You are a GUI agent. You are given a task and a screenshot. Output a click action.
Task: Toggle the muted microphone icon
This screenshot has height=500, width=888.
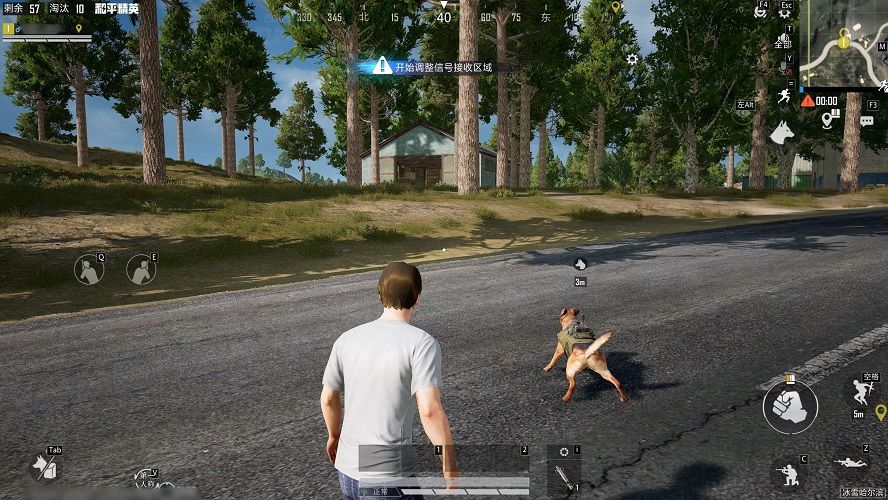pos(783,70)
